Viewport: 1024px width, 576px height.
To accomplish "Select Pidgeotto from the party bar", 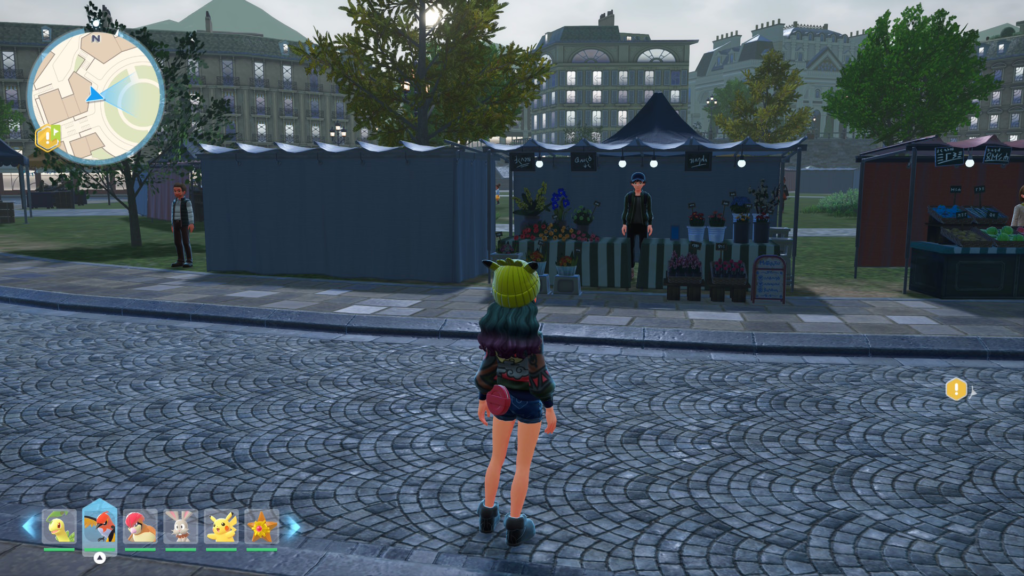I will tap(140, 527).
